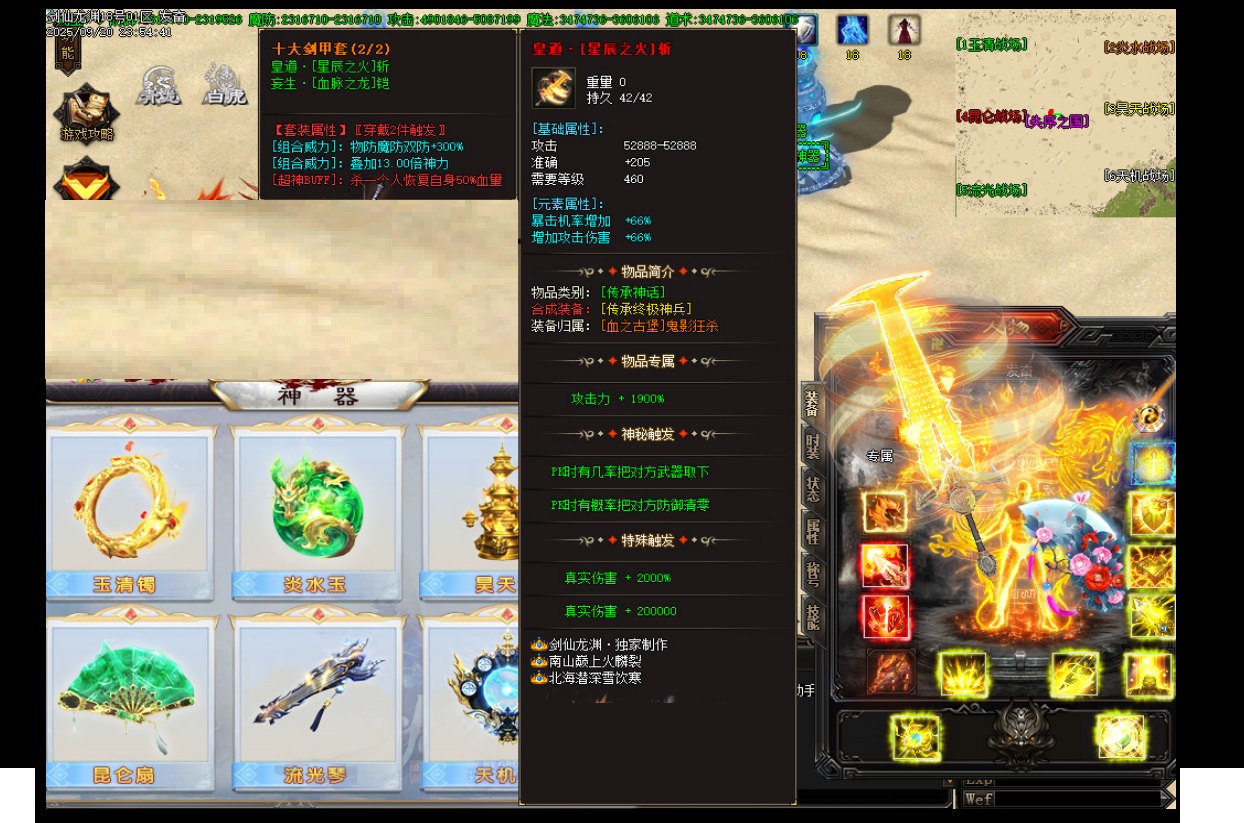The height and width of the screenshot is (823, 1244).
Task: Show the 称号 titles tab
Action: tap(812, 574)
